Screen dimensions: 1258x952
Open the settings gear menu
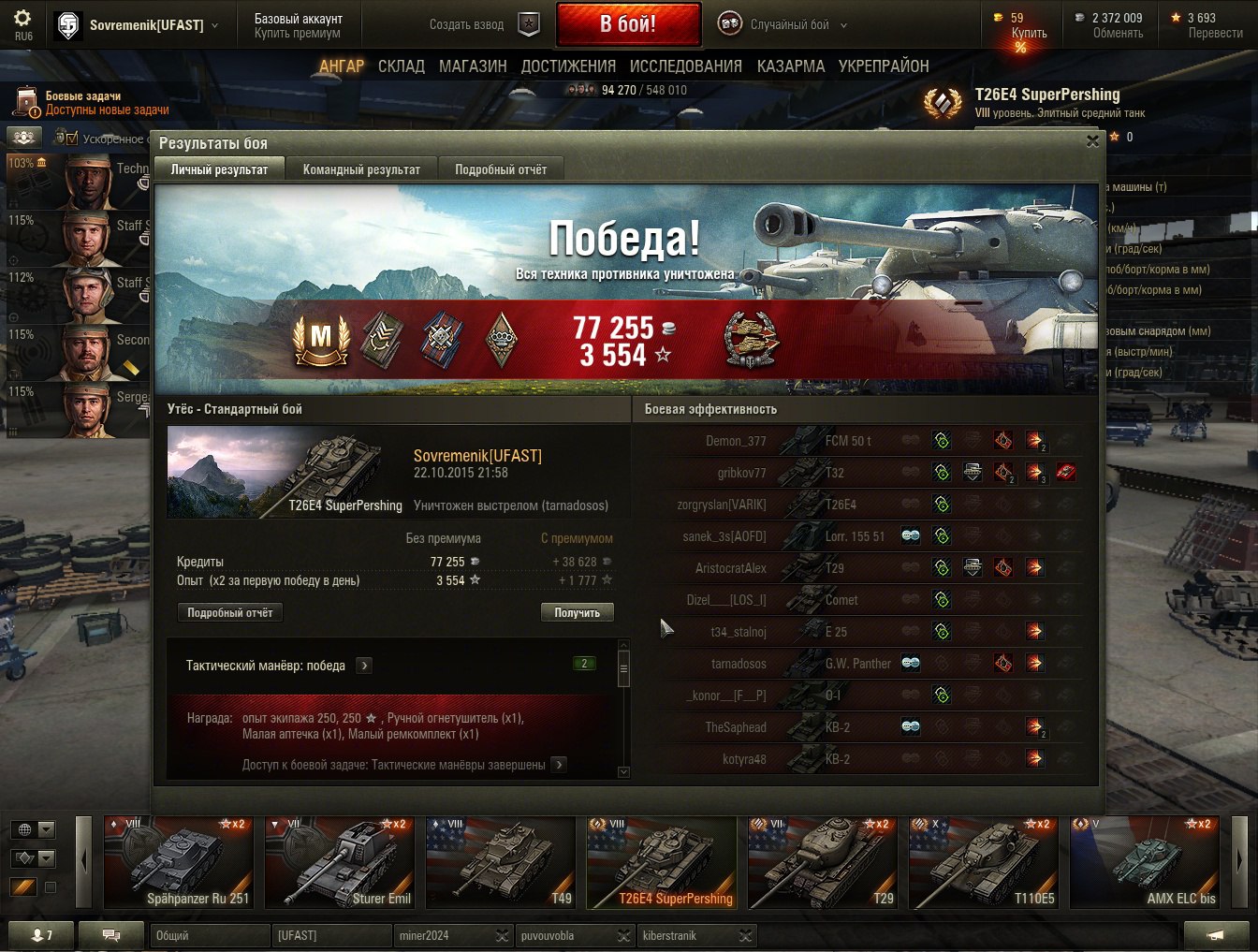(22, 19)
